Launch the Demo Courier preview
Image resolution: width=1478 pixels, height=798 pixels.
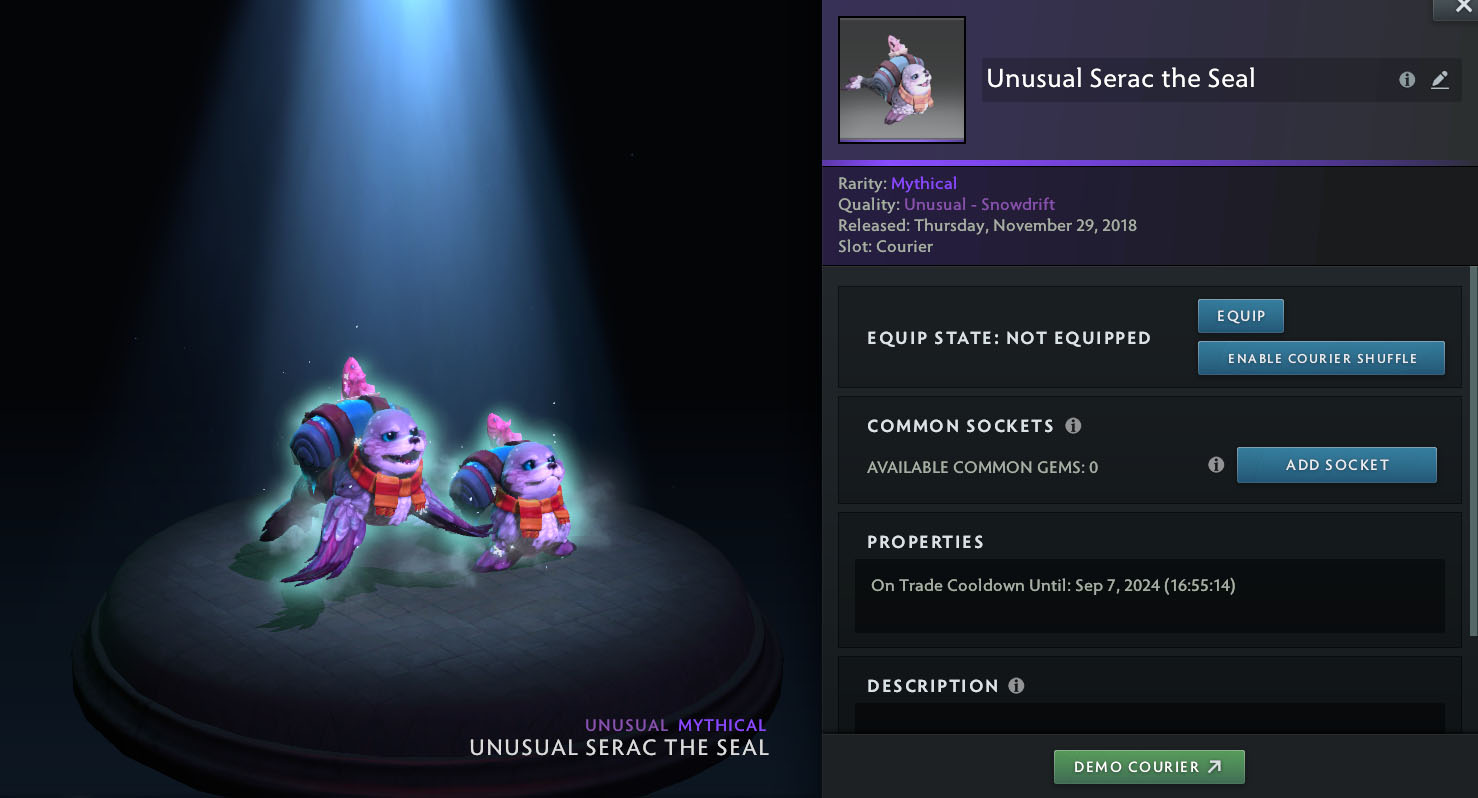[1148, 767]
